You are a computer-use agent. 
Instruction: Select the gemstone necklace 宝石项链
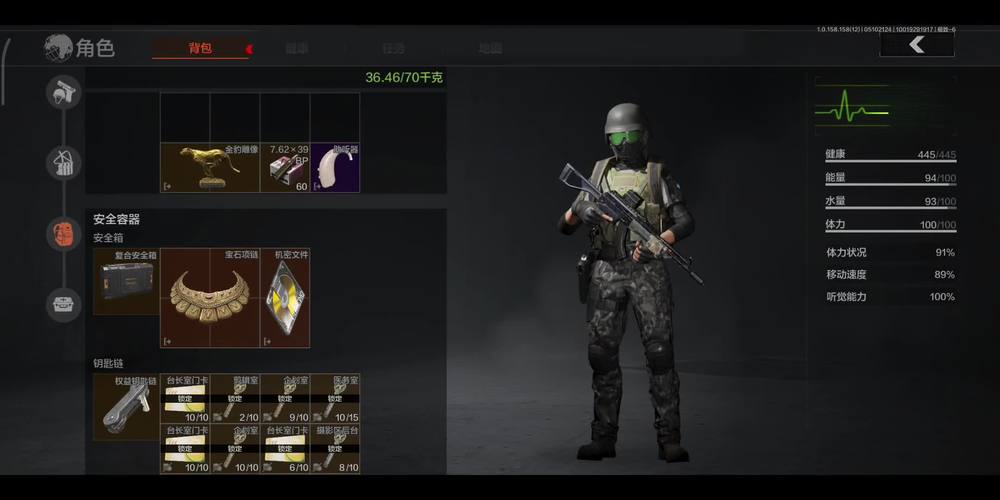coord(210,298)
